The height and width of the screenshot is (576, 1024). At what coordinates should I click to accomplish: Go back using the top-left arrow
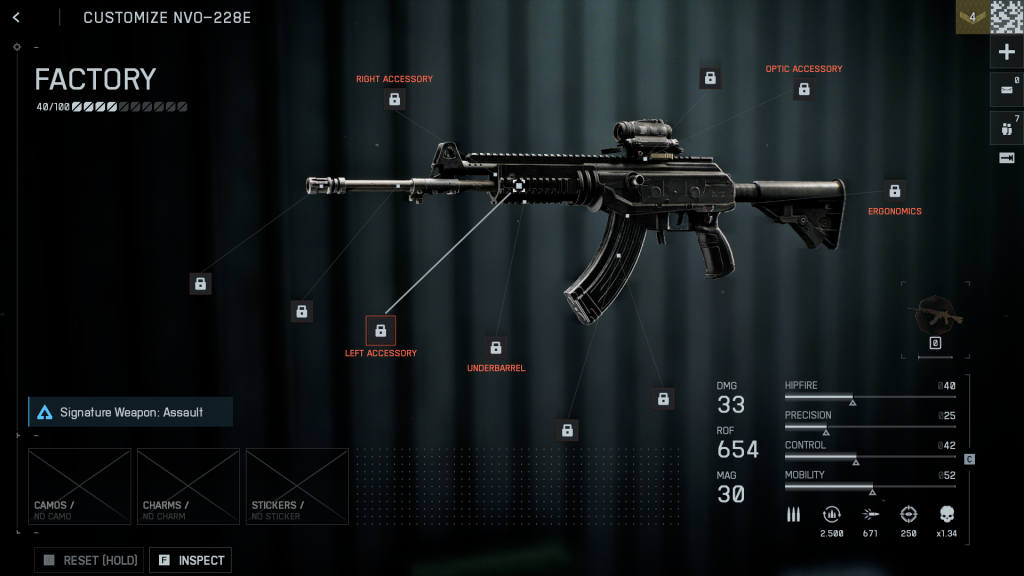pyautogui.click(x=16, y=18)
